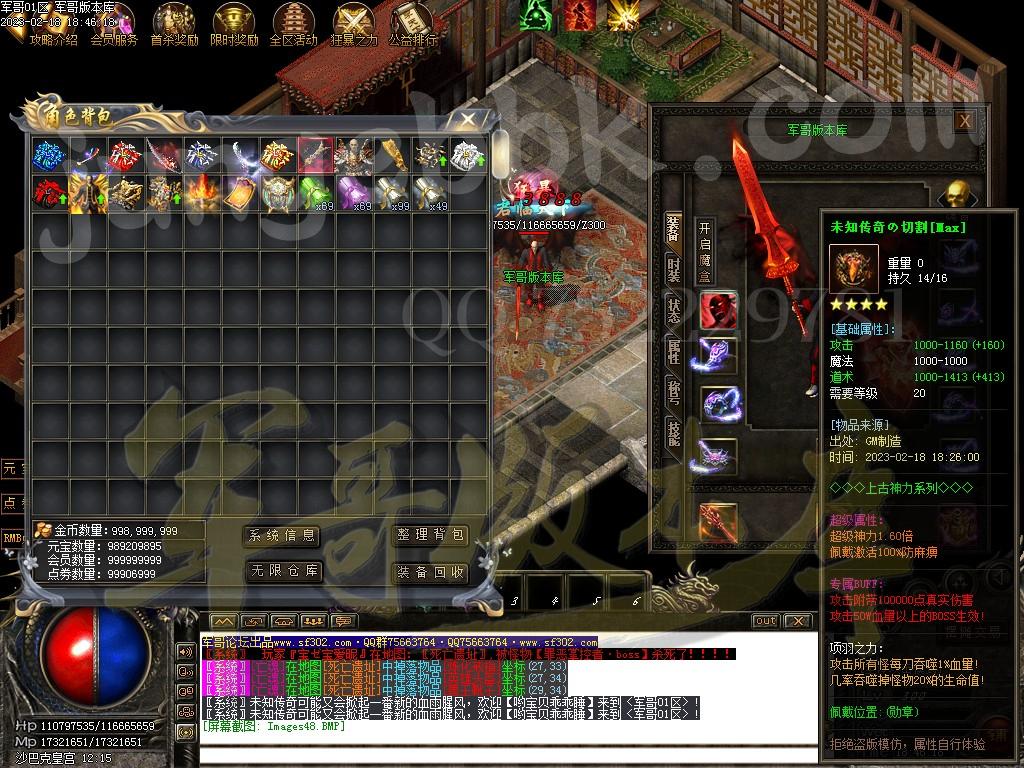Show 限时奖励 timed rewards
The image size is (1024, 768).
pos(234,24)
